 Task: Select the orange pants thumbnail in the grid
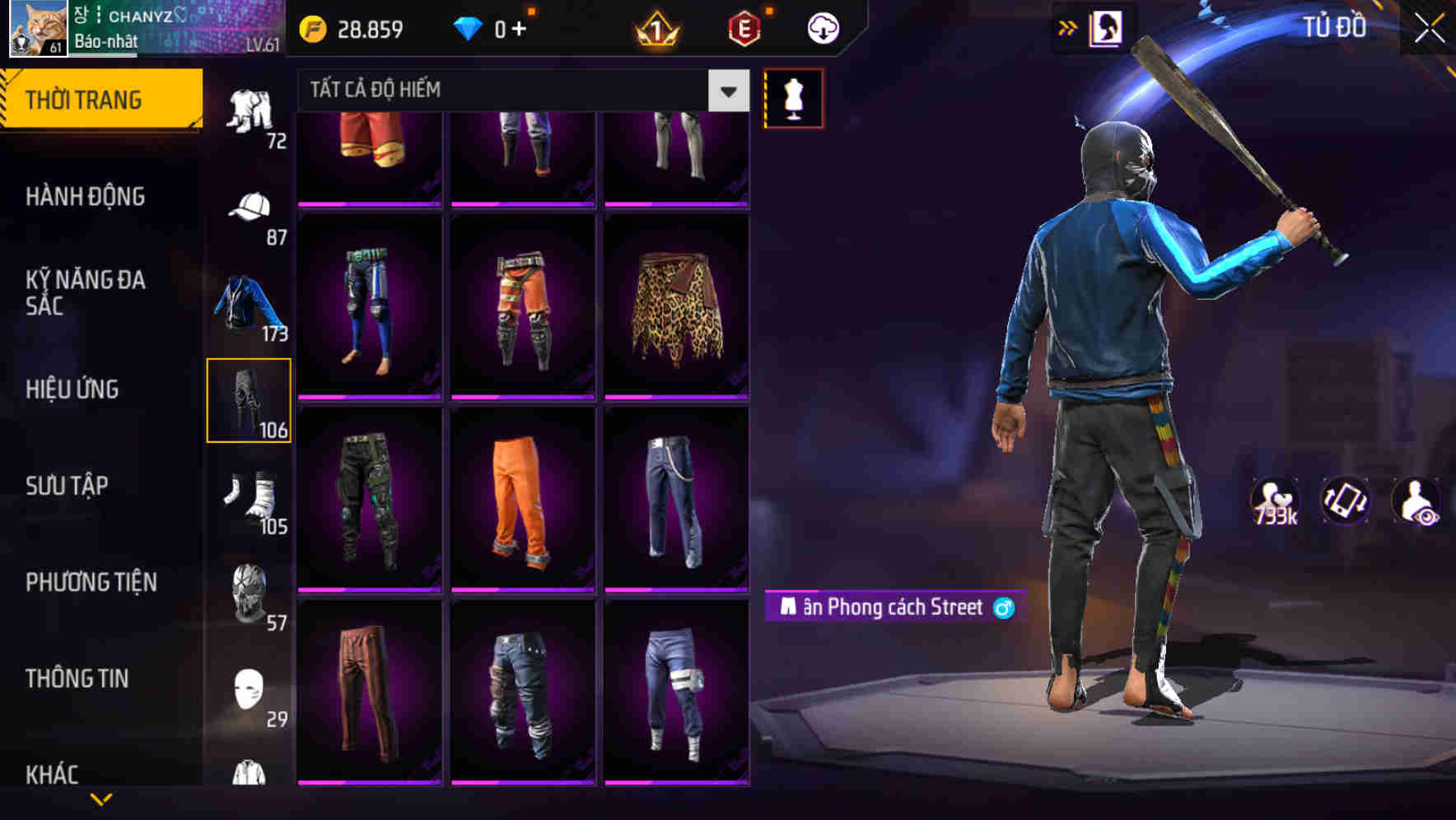pos(521,498)
